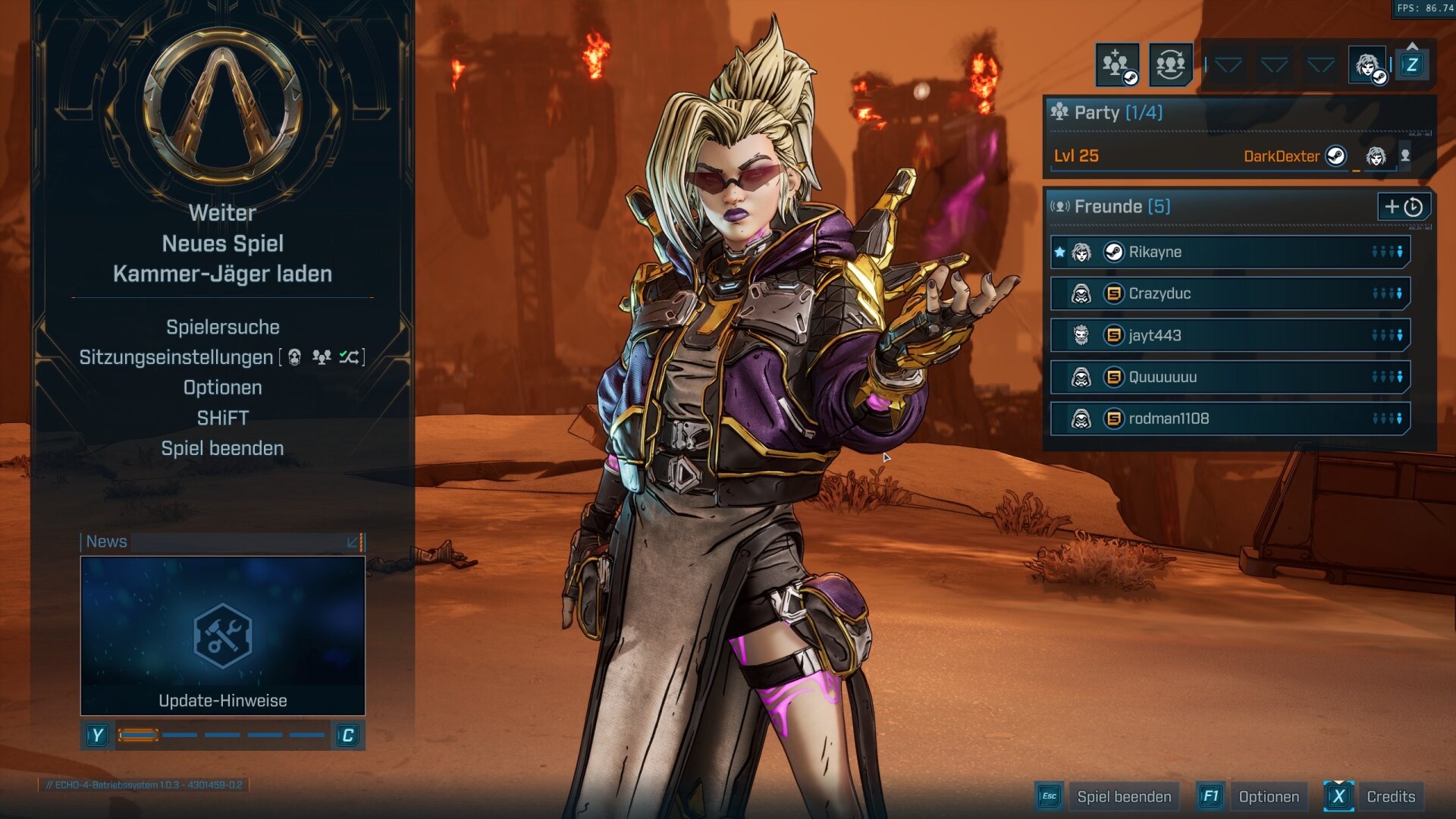Click the add friend recent players button
The image size is (1456, 819).
(x=1403, y=206)
